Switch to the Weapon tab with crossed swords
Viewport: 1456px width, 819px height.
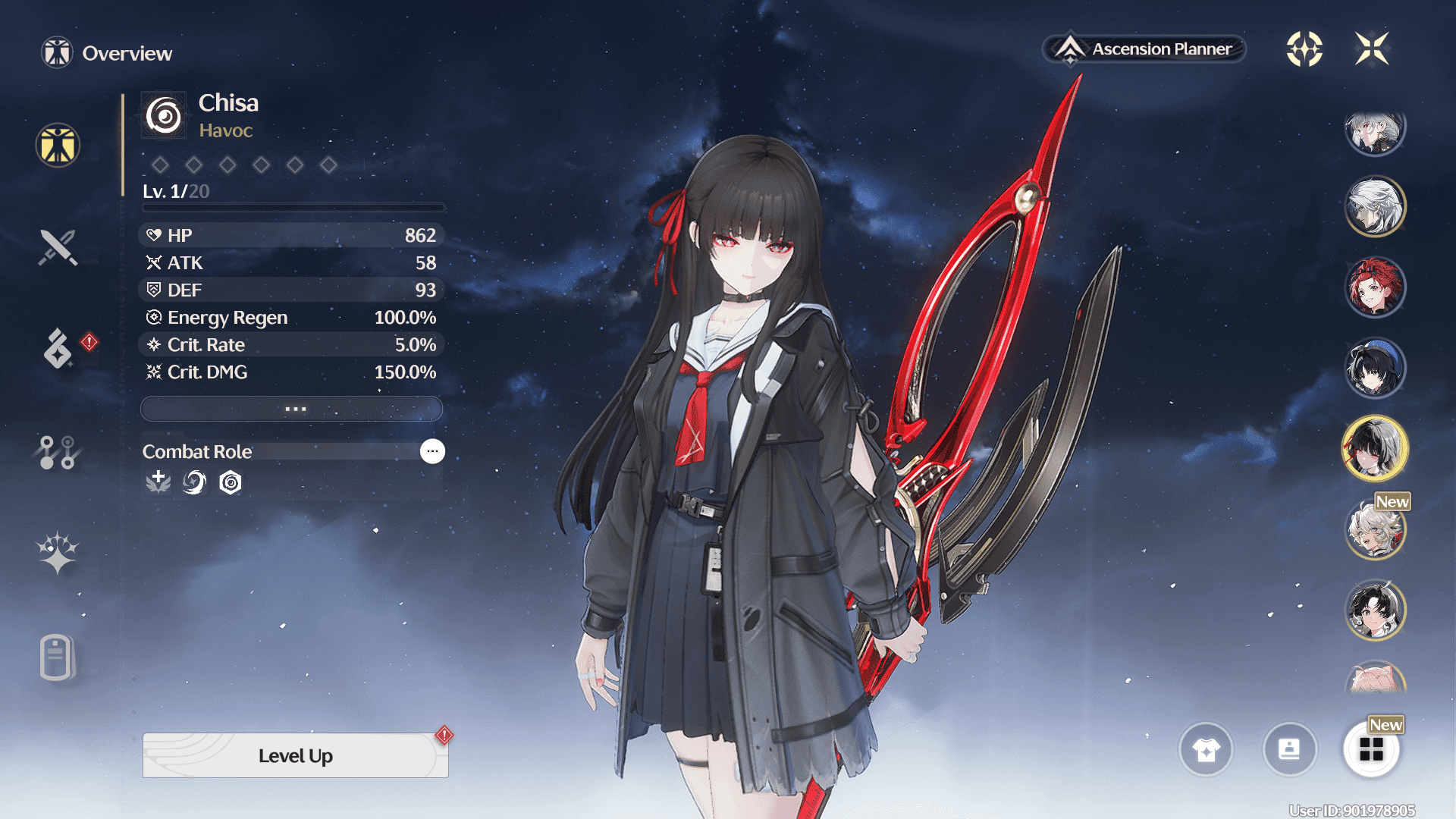pos(58,247)
